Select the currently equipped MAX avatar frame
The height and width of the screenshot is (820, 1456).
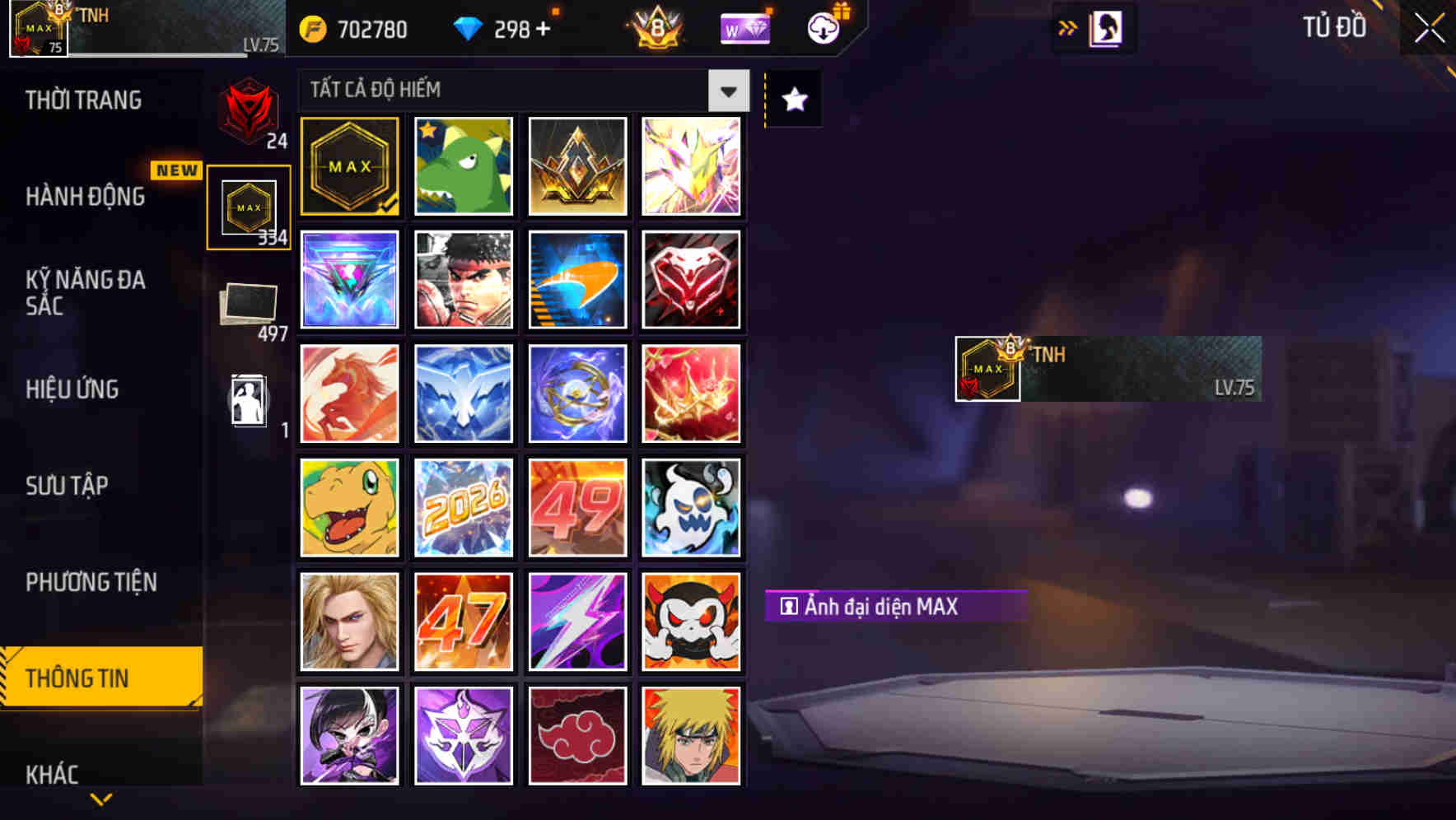click(x=349, y=165)
